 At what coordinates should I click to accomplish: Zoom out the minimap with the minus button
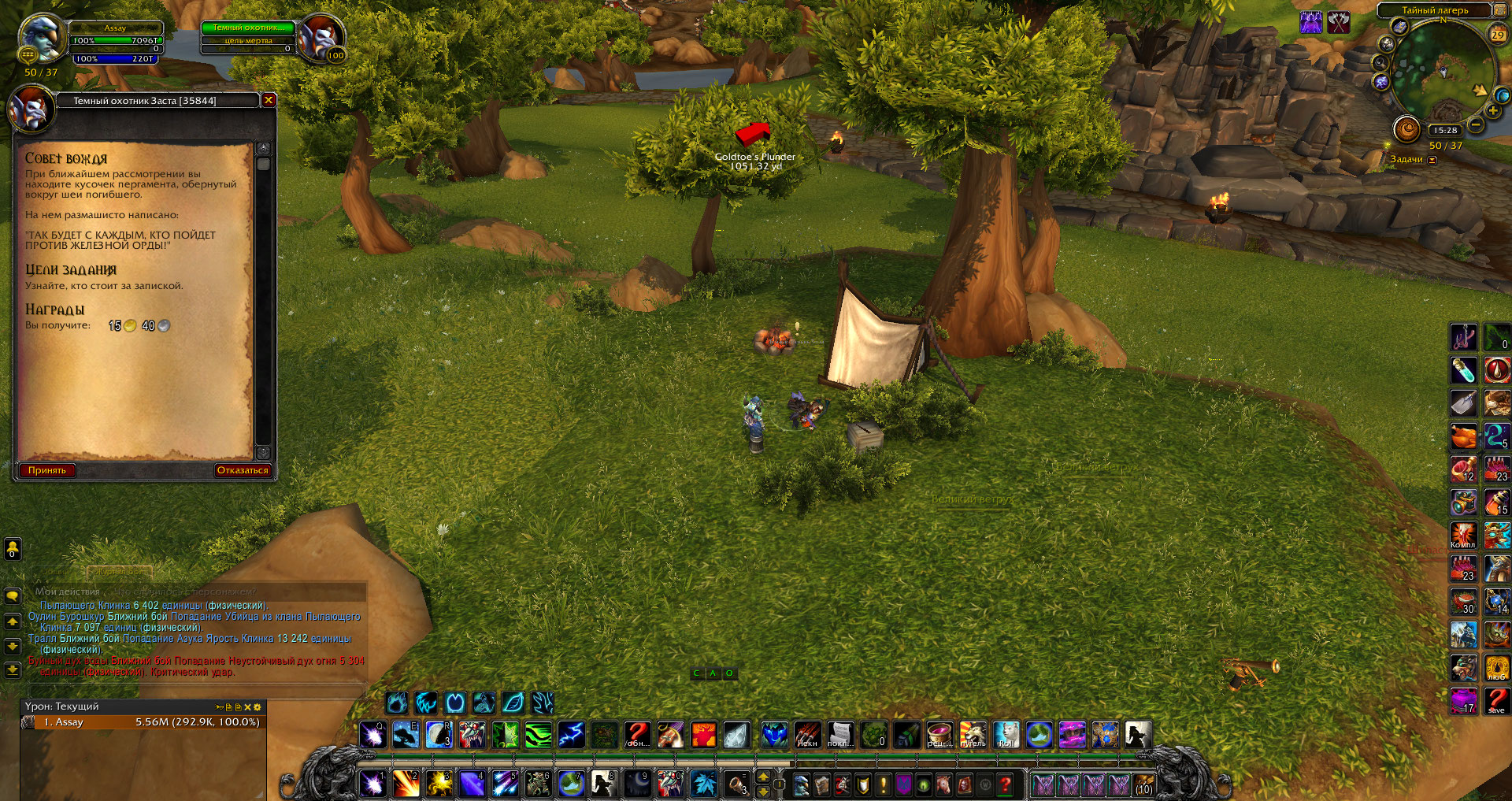click(x=1476, y=124)
